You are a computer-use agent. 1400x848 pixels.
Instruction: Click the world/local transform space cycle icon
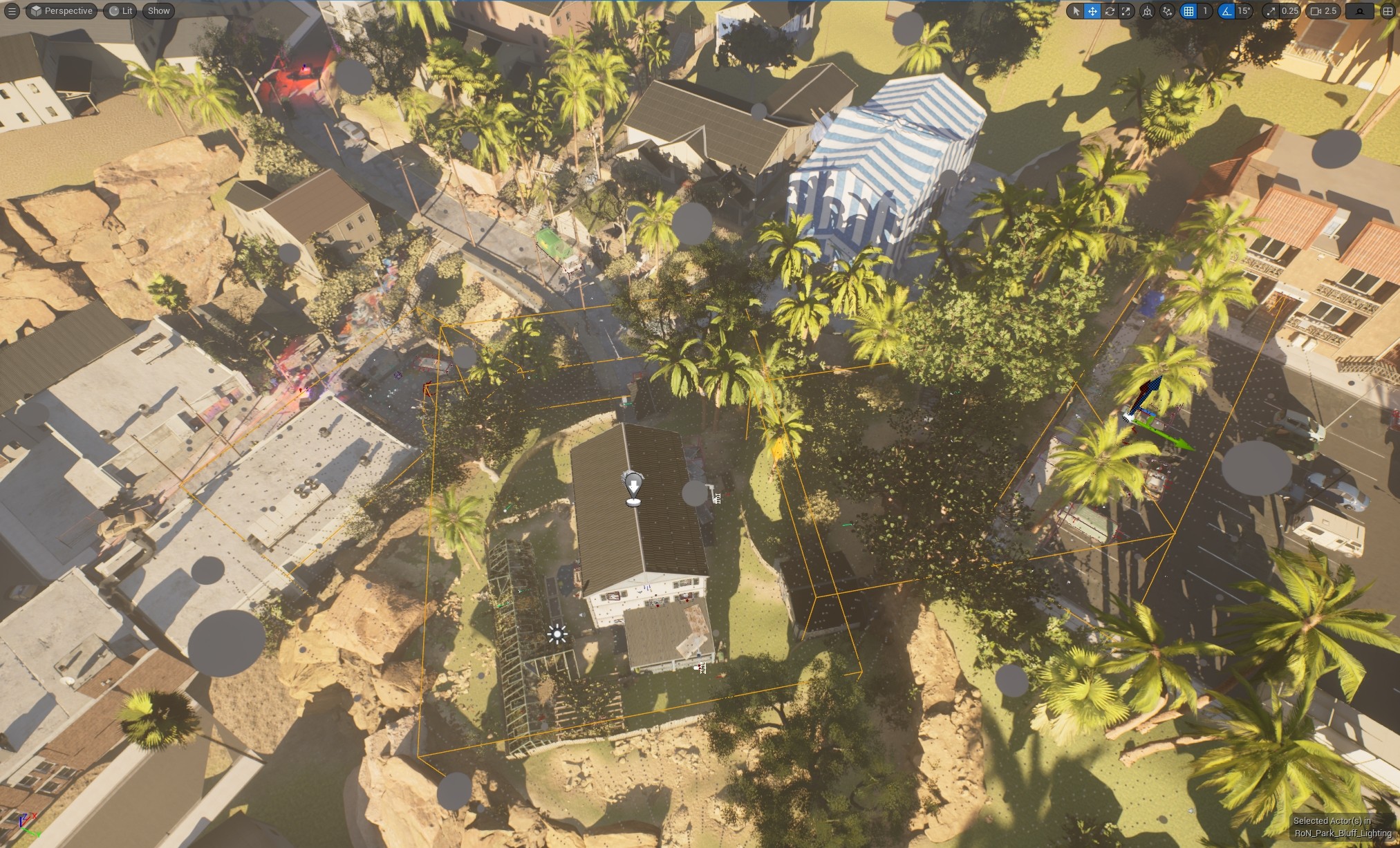point(1148,11)
